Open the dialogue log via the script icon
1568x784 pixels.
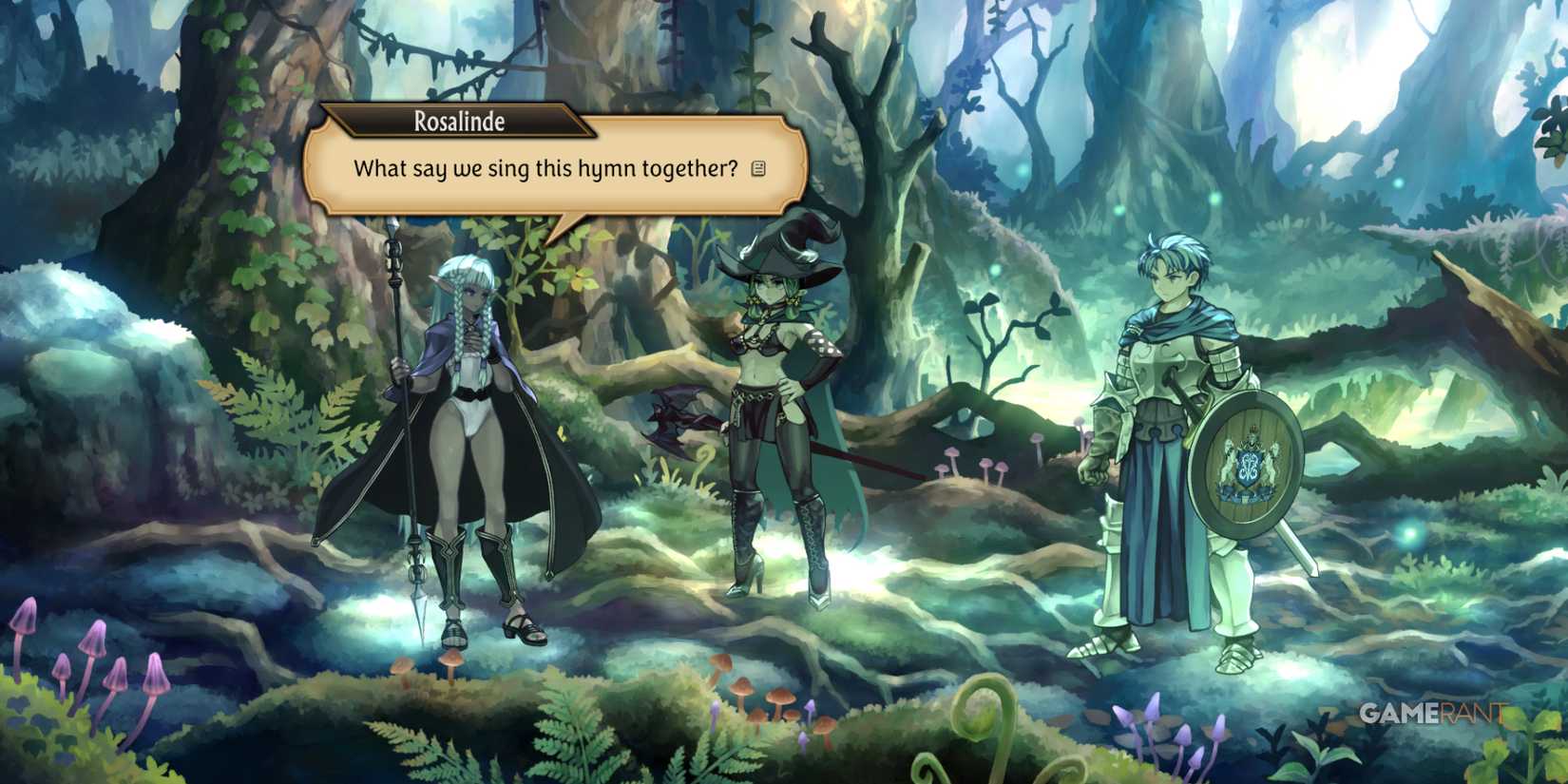point(757,167)
